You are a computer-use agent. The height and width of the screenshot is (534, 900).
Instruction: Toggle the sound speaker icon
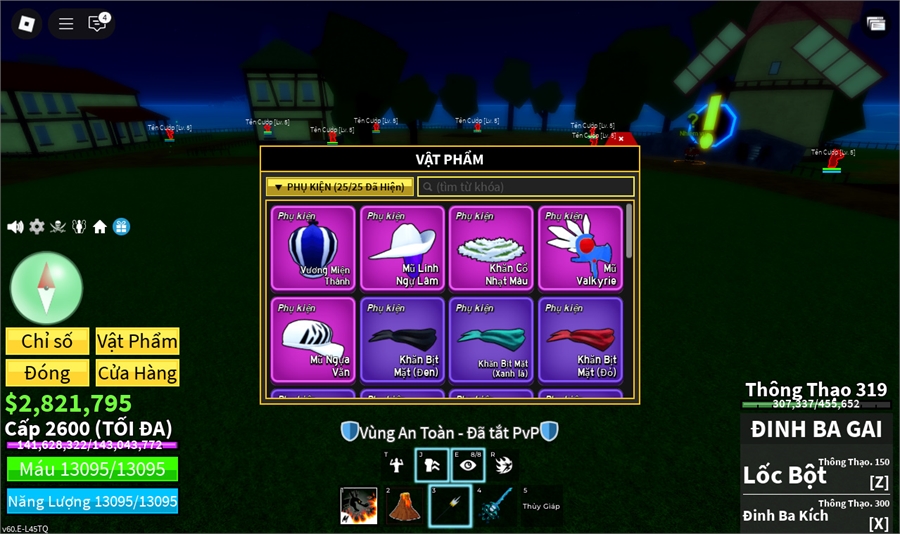tap(15, 227)
